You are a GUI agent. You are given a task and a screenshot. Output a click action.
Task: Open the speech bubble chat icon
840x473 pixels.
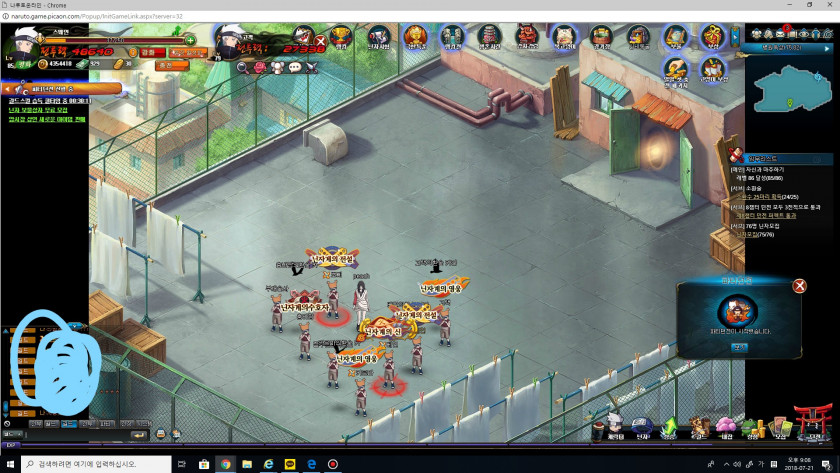point(294,67)
